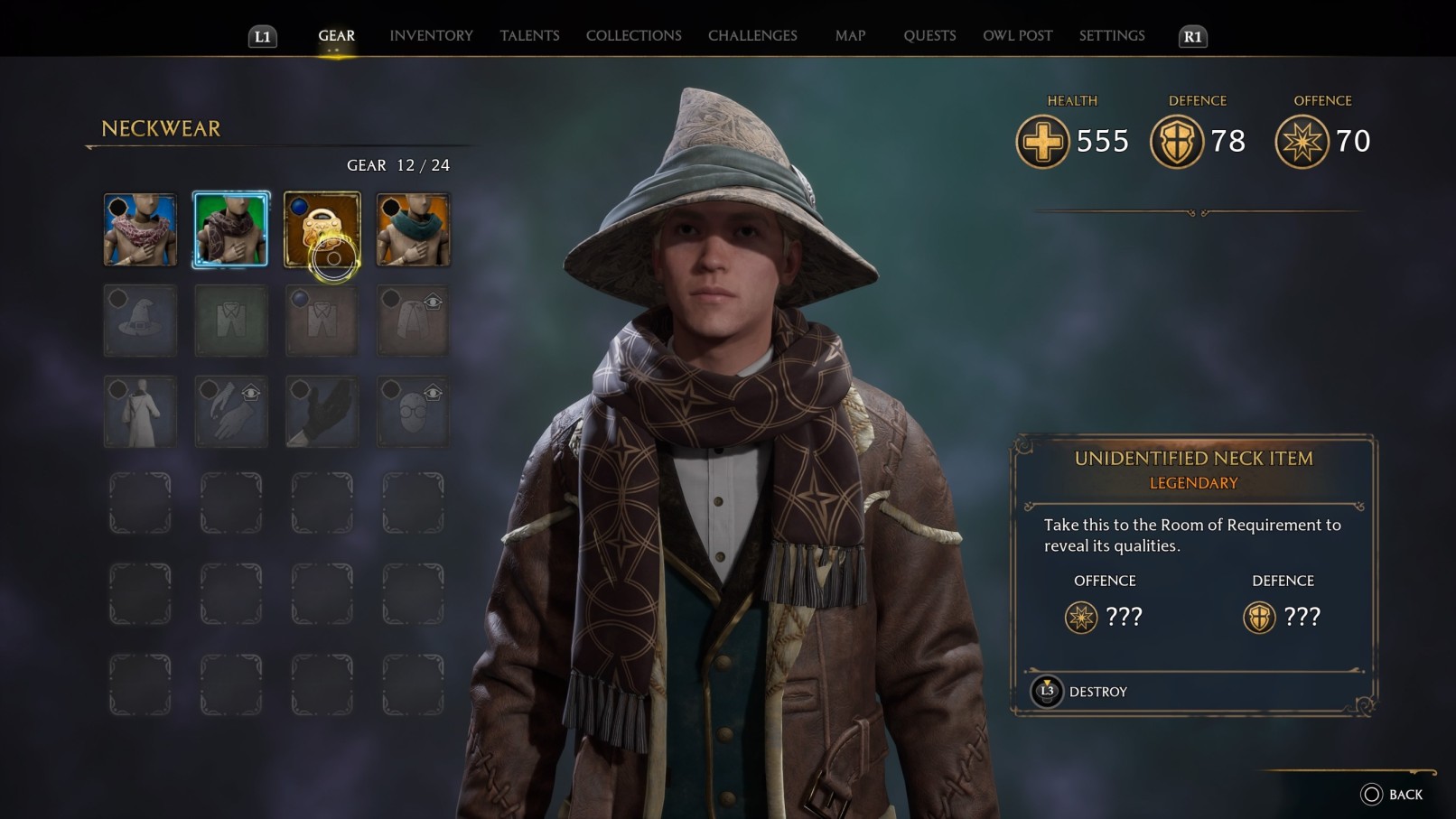Viewport: 1456px width, 819px height.
Task: Click BACK to exit the menu
Action: (x=1393, y=793)
